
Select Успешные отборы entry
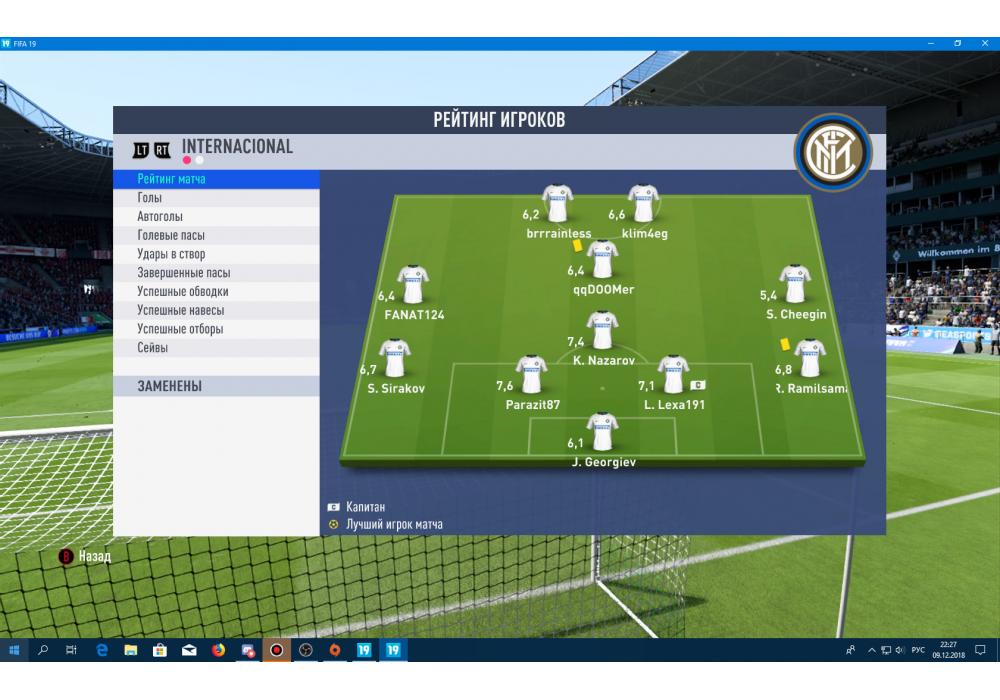coord(180,329)
